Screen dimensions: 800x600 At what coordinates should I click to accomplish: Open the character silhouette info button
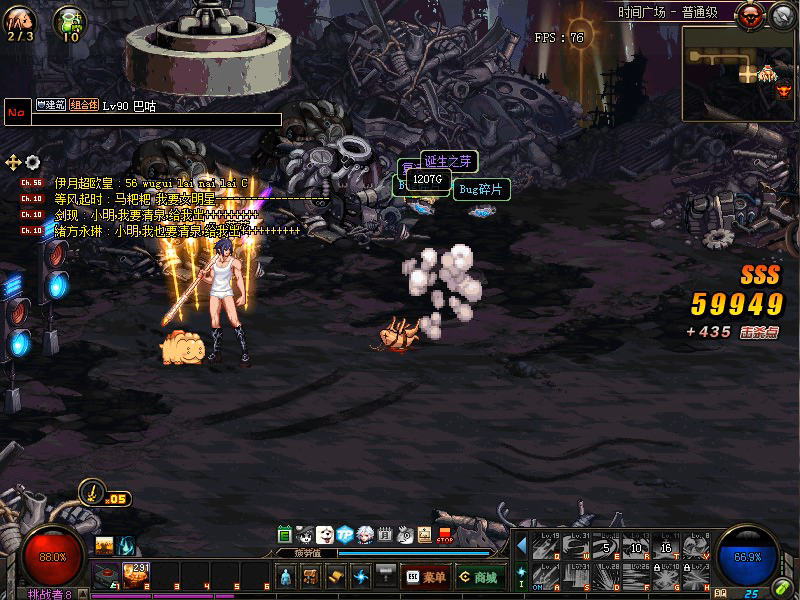[x=285, y=576]
